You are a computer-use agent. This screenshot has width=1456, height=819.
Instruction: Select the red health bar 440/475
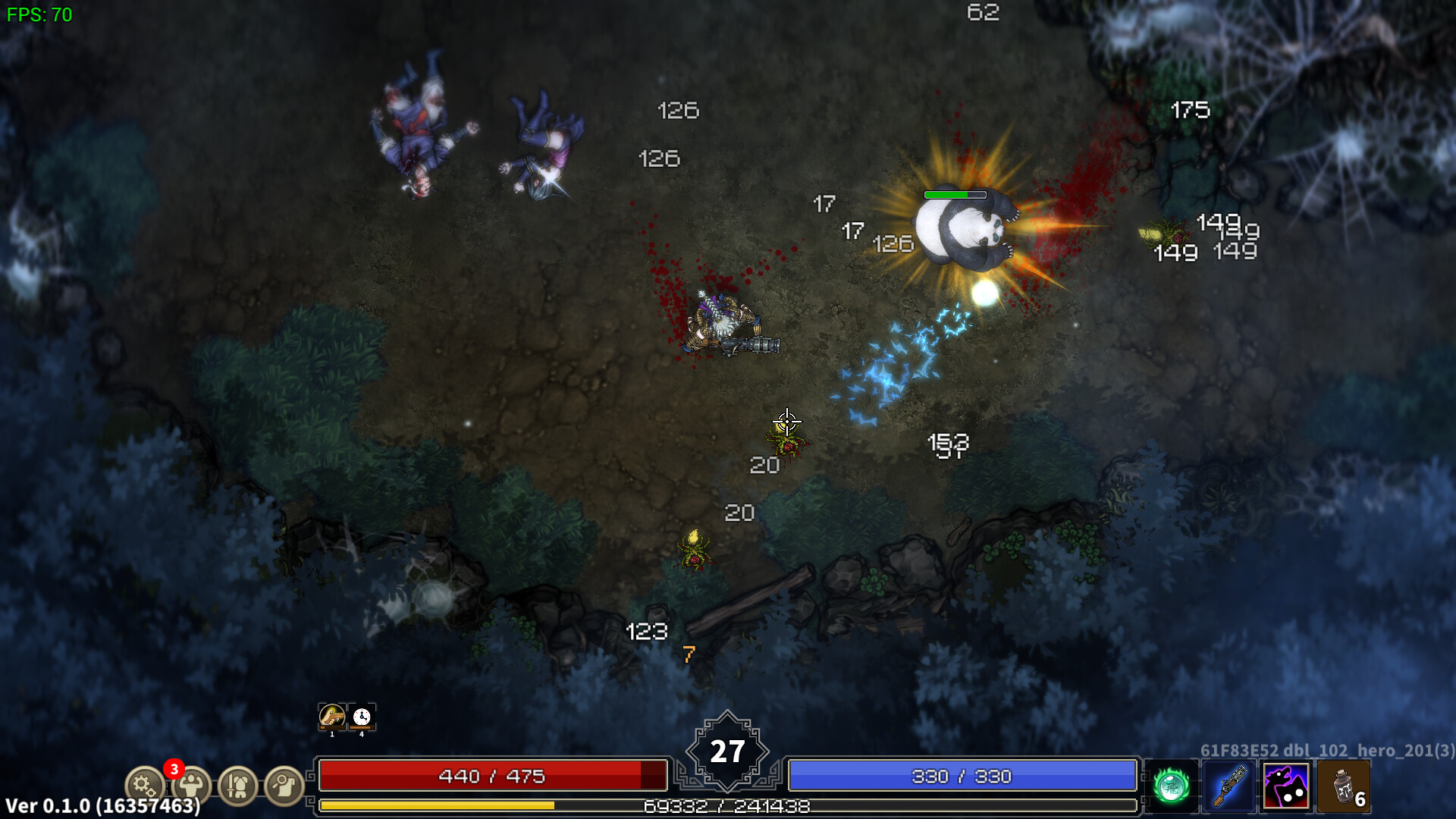point(493,776)
